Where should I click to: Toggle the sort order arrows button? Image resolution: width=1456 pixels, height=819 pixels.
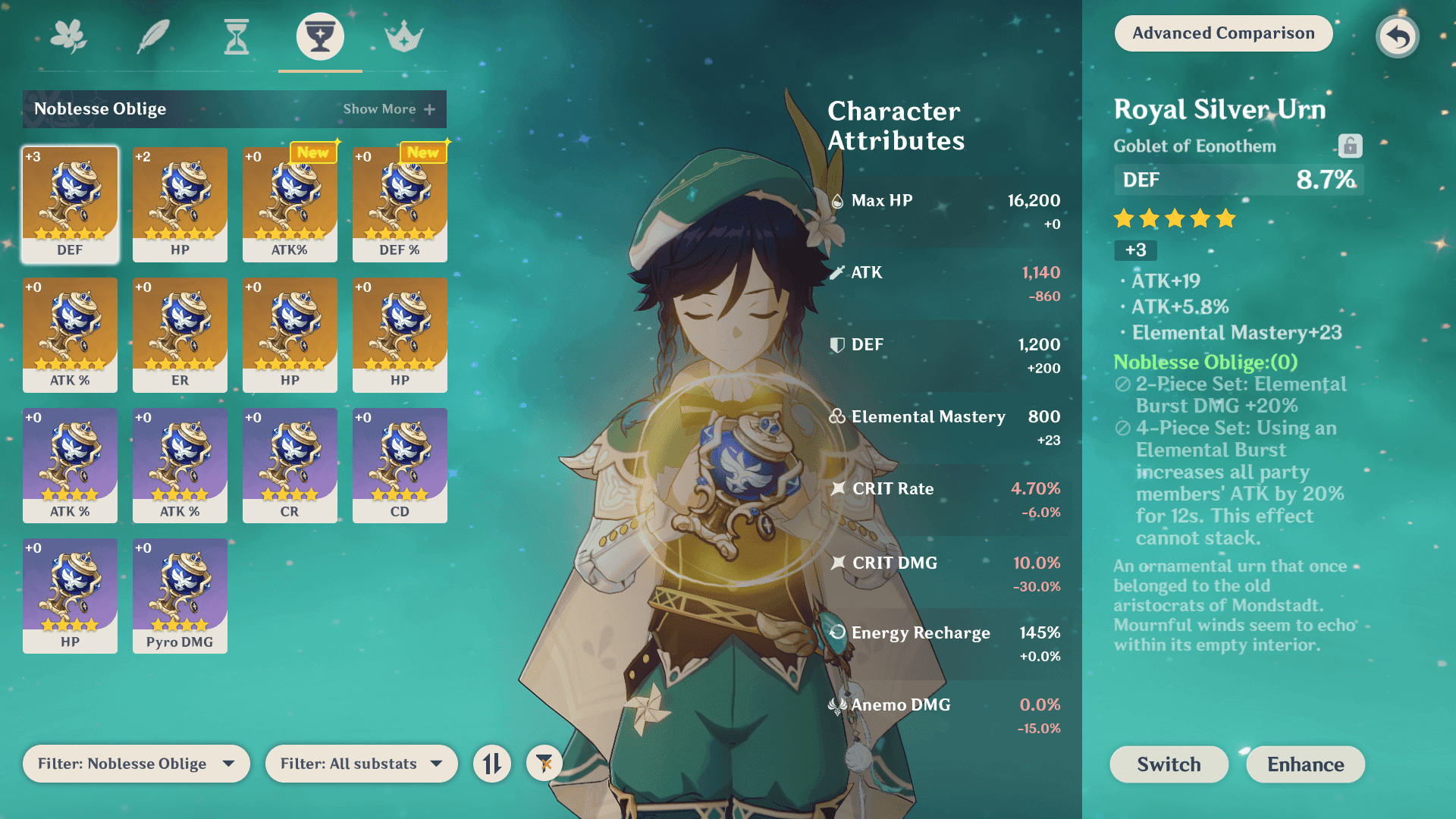pos(492,764)
